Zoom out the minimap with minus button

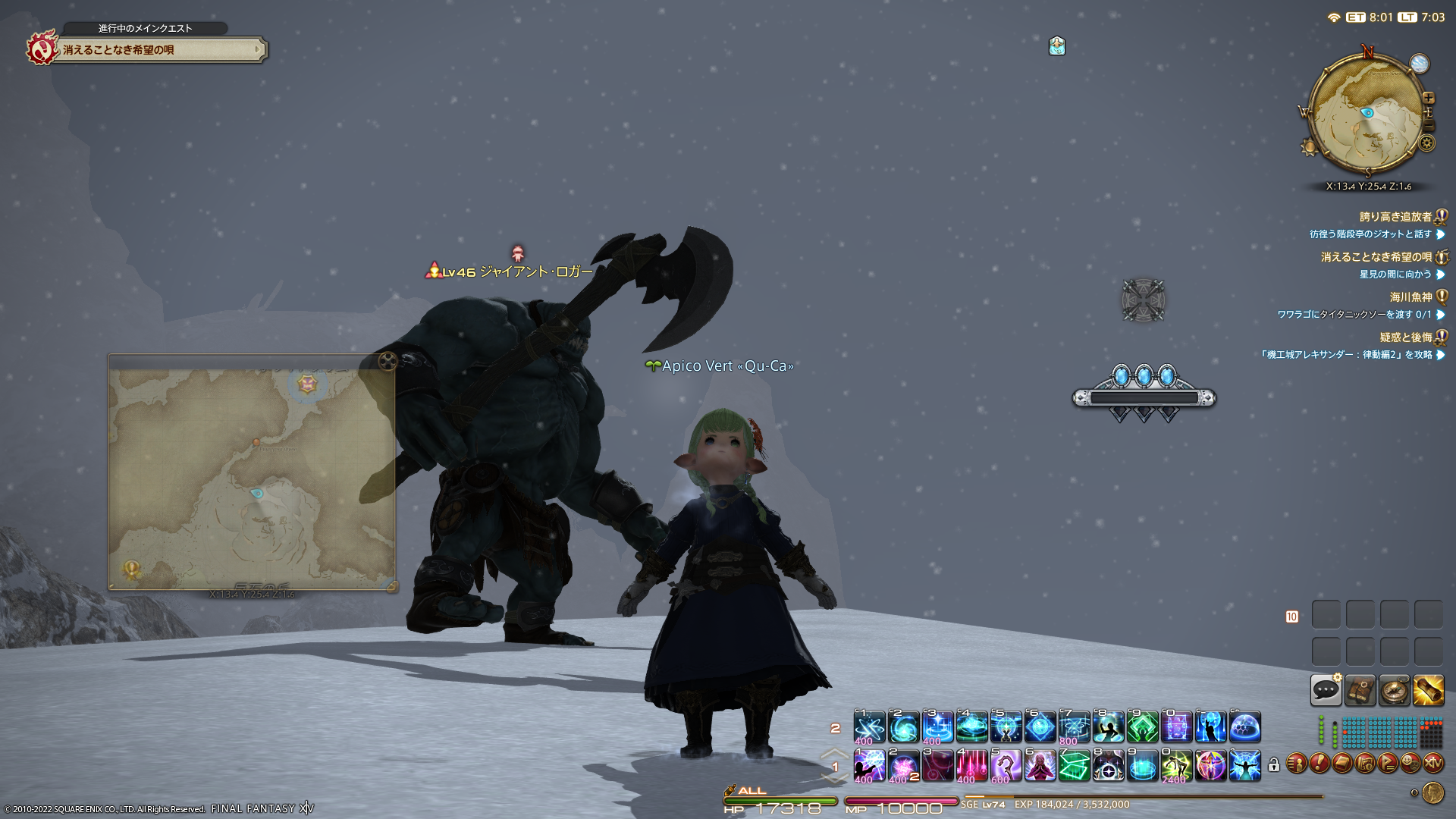(x=1429, y=126)
